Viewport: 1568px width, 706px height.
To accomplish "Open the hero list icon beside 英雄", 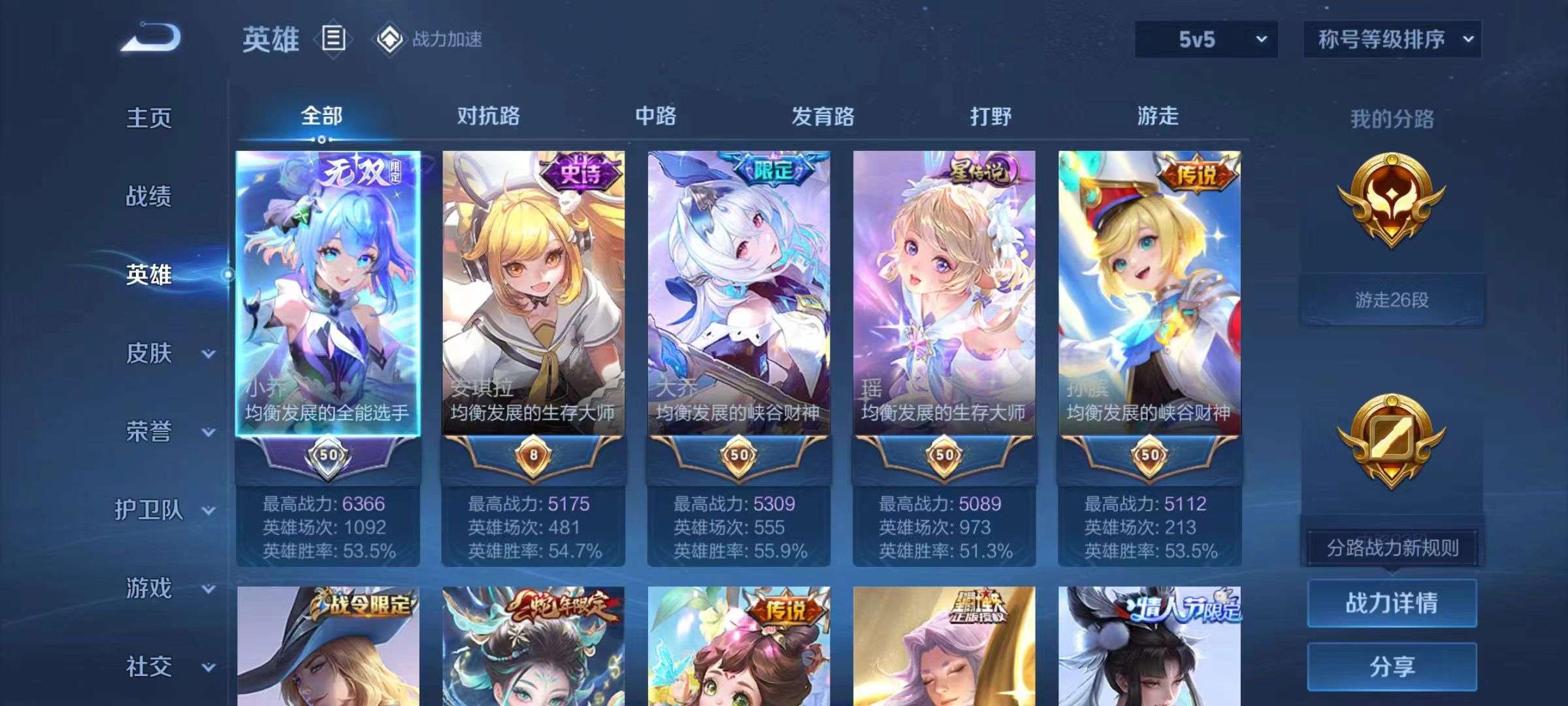I will [333, 39].
